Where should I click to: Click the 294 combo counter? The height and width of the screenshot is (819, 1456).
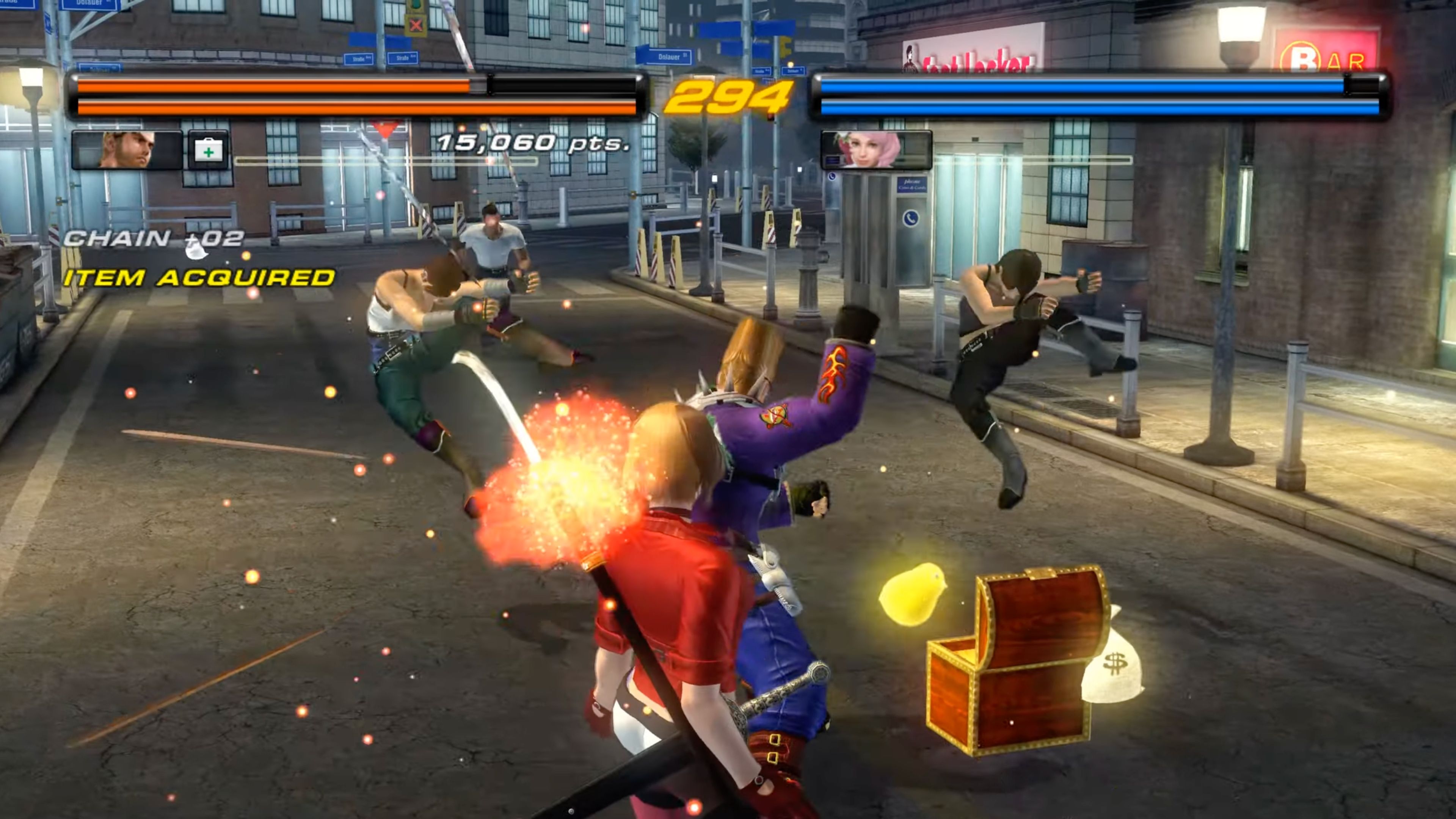[x=728, y=99]
